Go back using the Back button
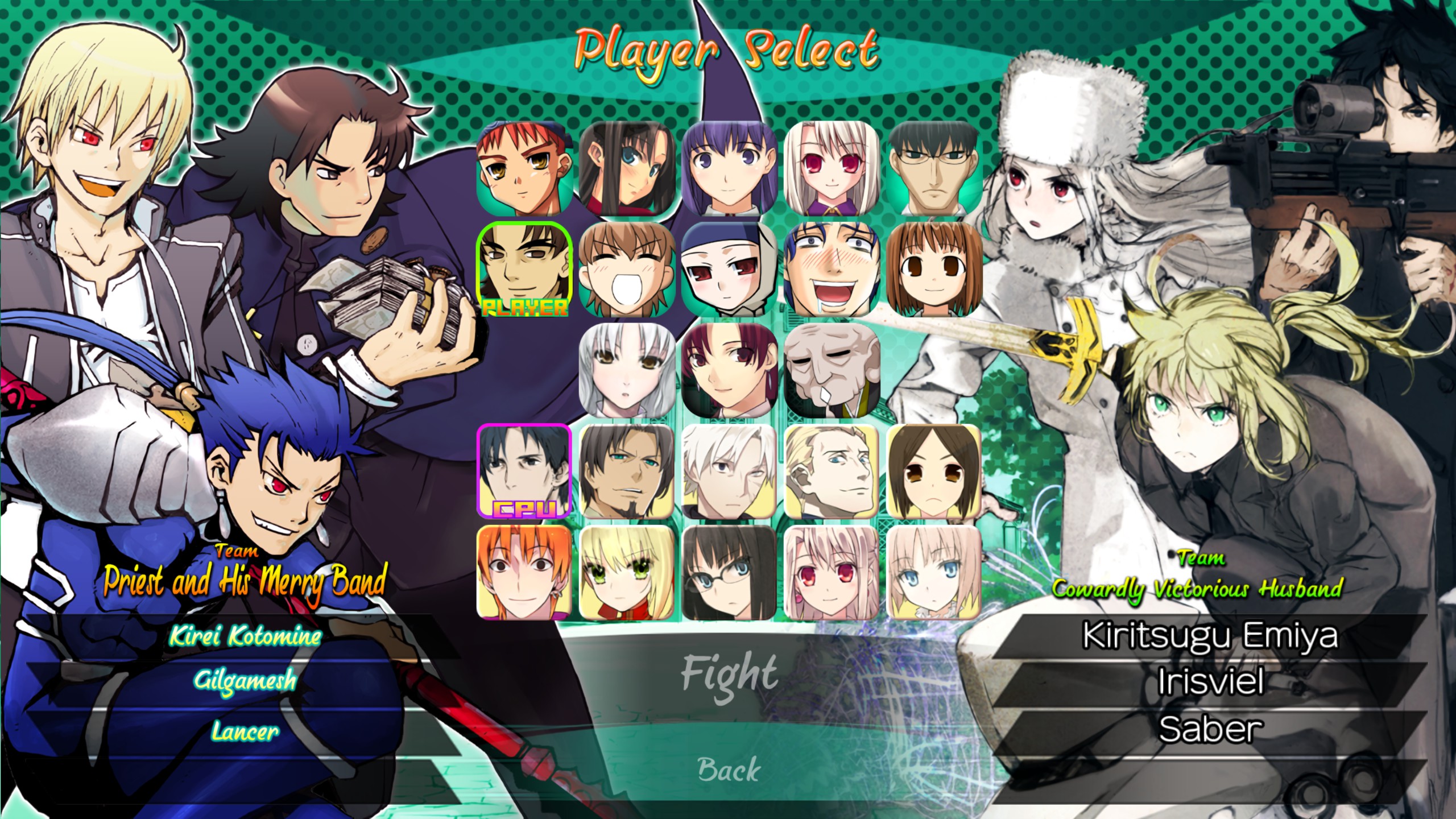This screenshot has width=1456, height=819. click(x=729, y=769)
